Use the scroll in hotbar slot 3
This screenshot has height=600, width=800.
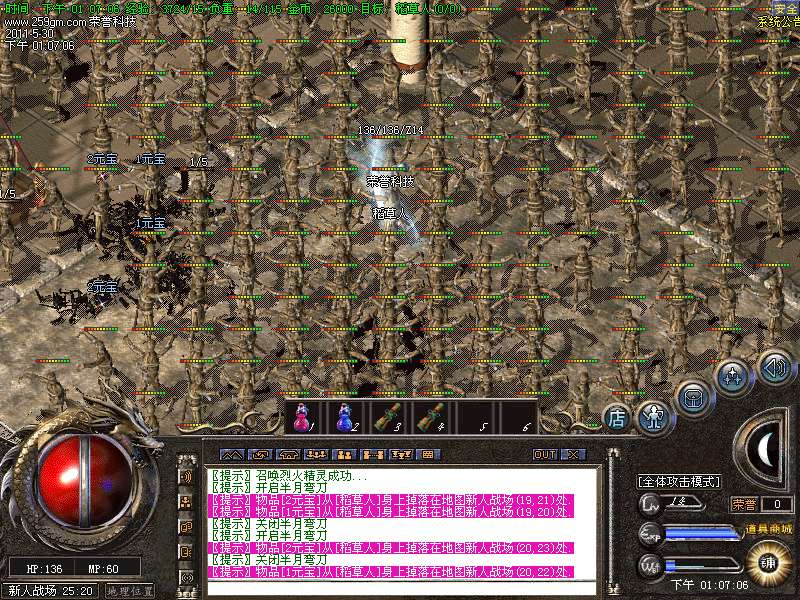coord(386,417)
